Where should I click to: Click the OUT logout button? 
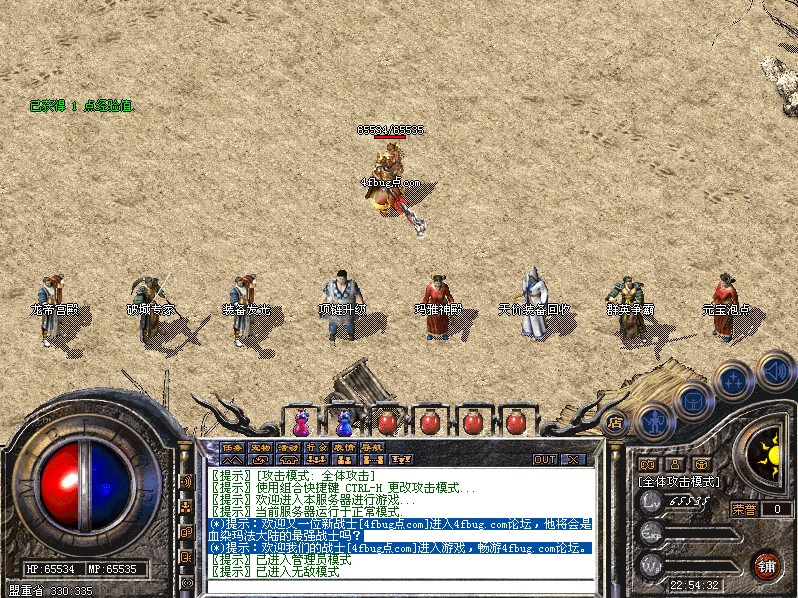click(x=545, y=460)
